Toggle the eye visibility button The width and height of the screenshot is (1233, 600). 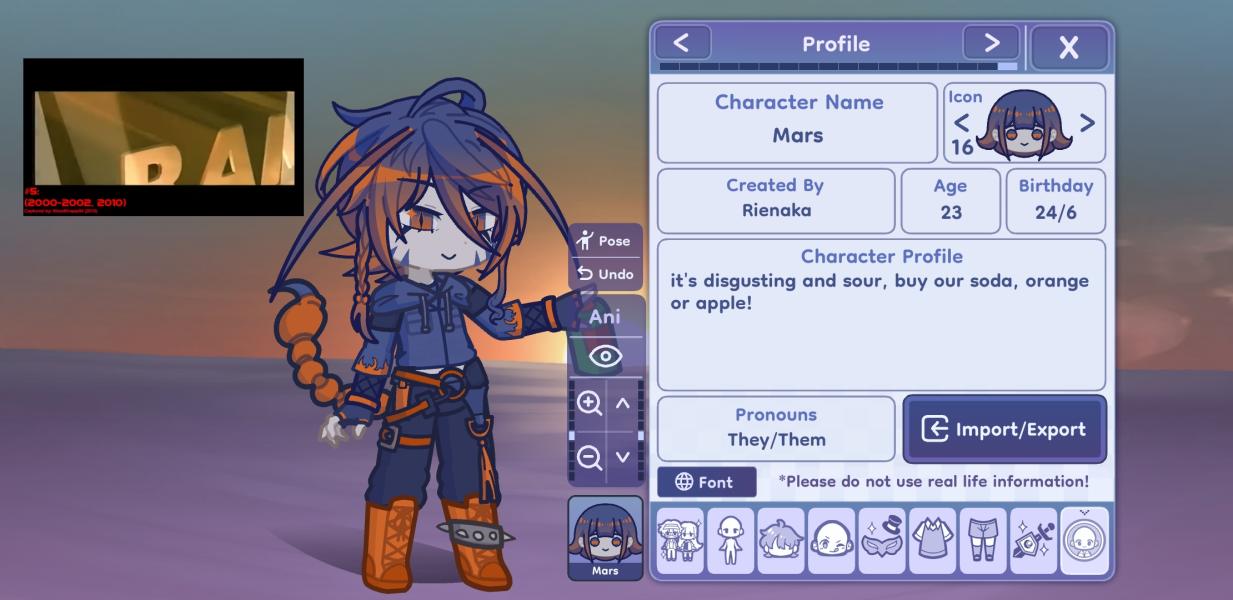[605, 356]
